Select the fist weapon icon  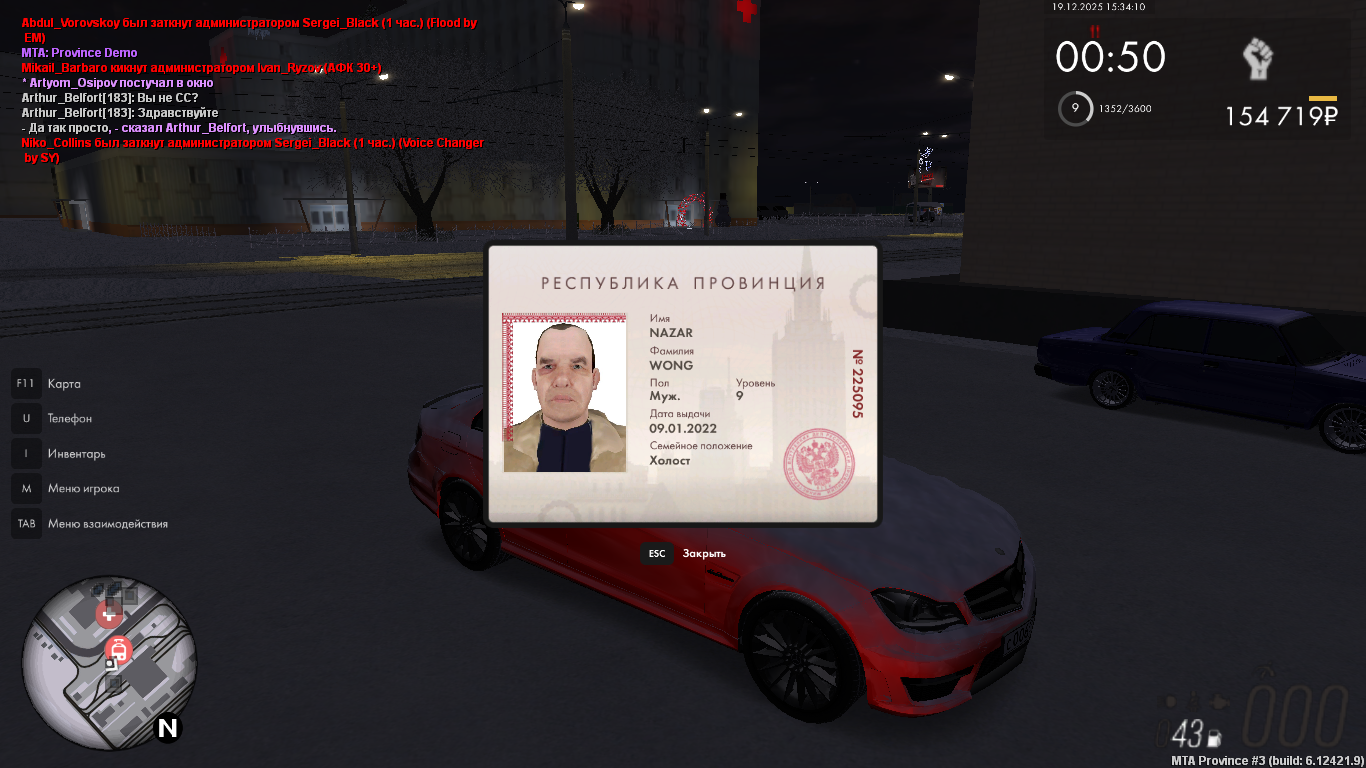1257,60
